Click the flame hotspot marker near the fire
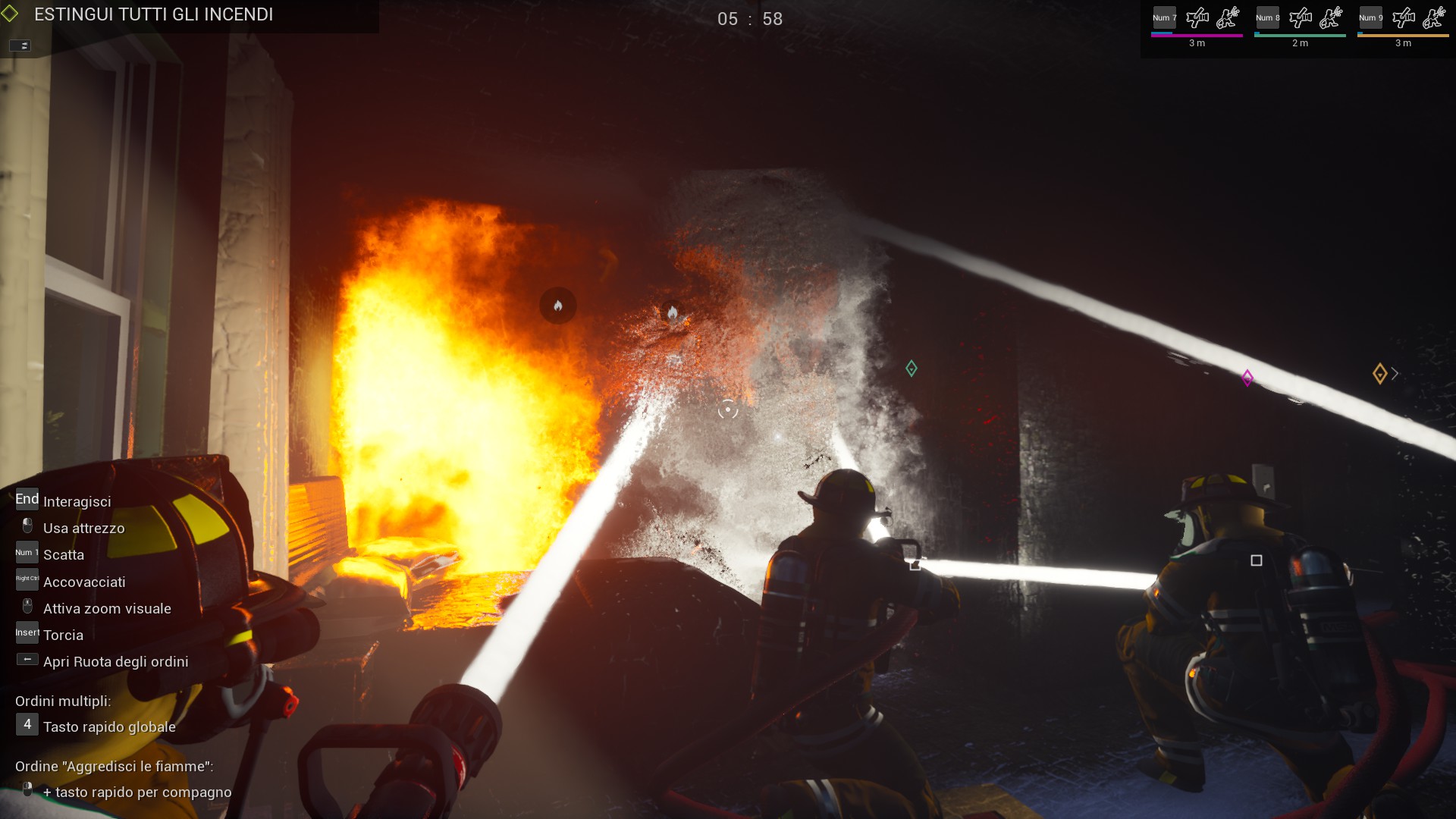Image resolution: width=1456 pixels, height=819 pixels. pyautogui.click(x=559, y=305)
